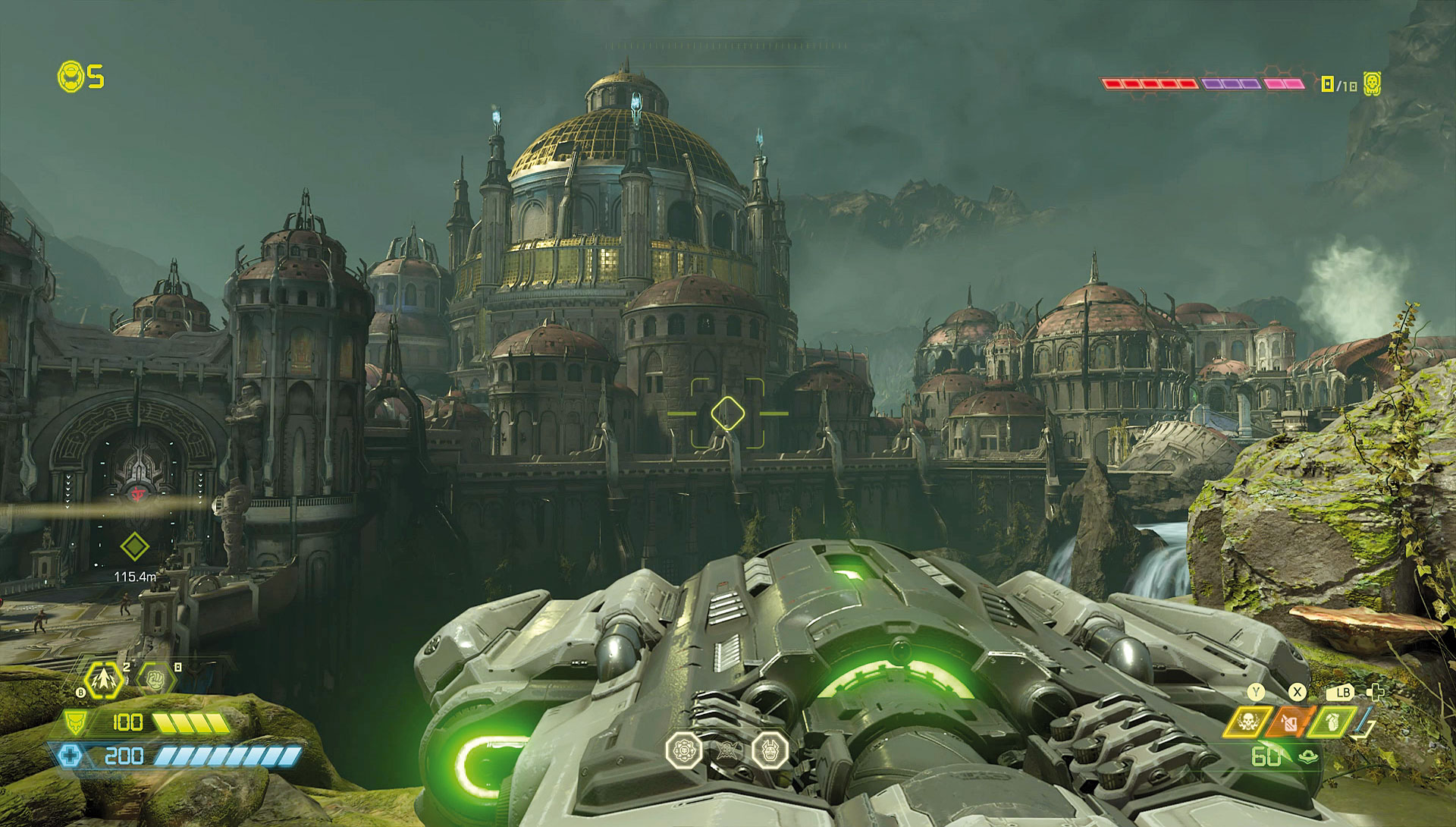1456x827 pixels.
Task: Select the Blood Punch fist icon
Action: tap(155, 678)
